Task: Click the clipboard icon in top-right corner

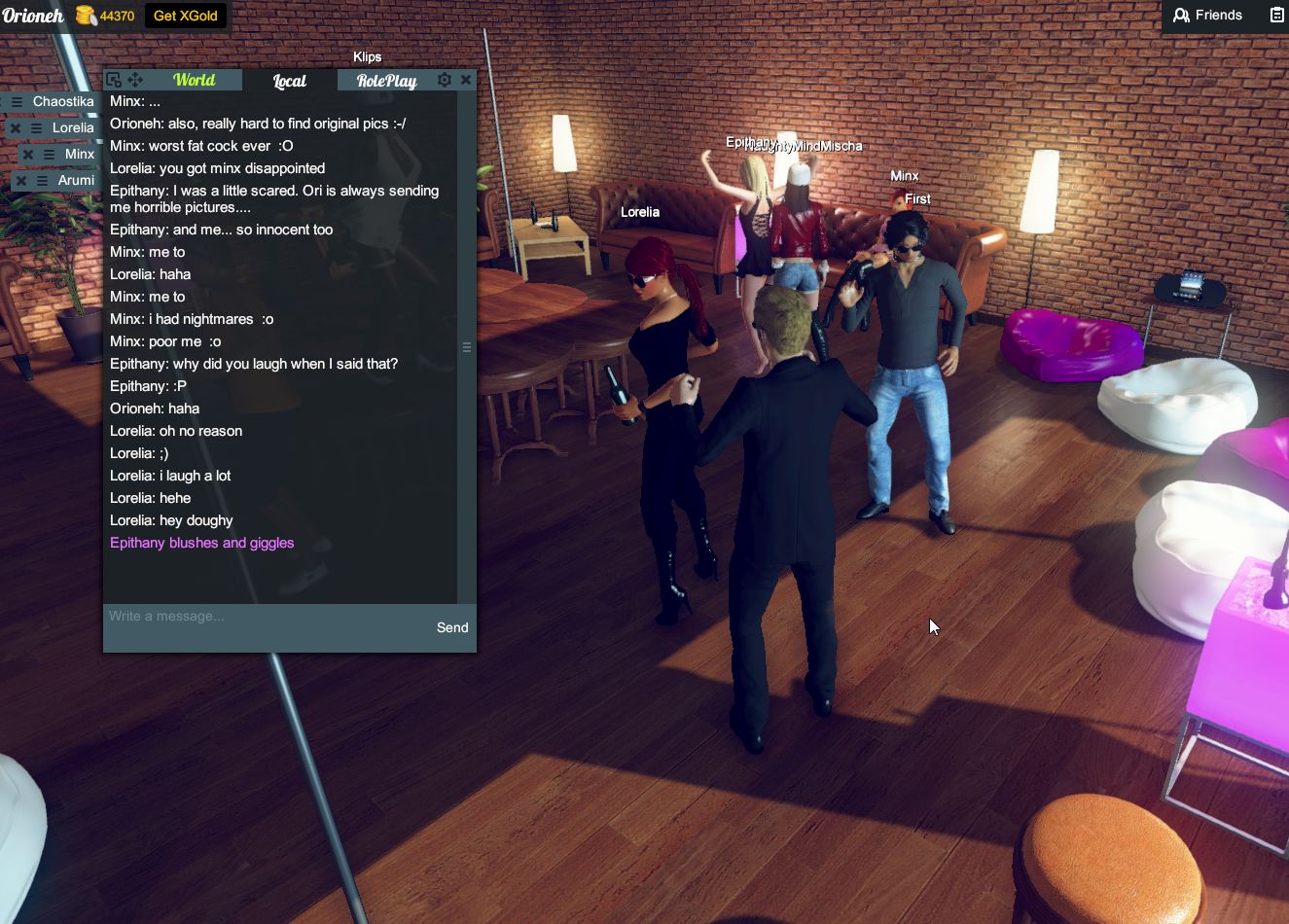Action: (1275, 16)
